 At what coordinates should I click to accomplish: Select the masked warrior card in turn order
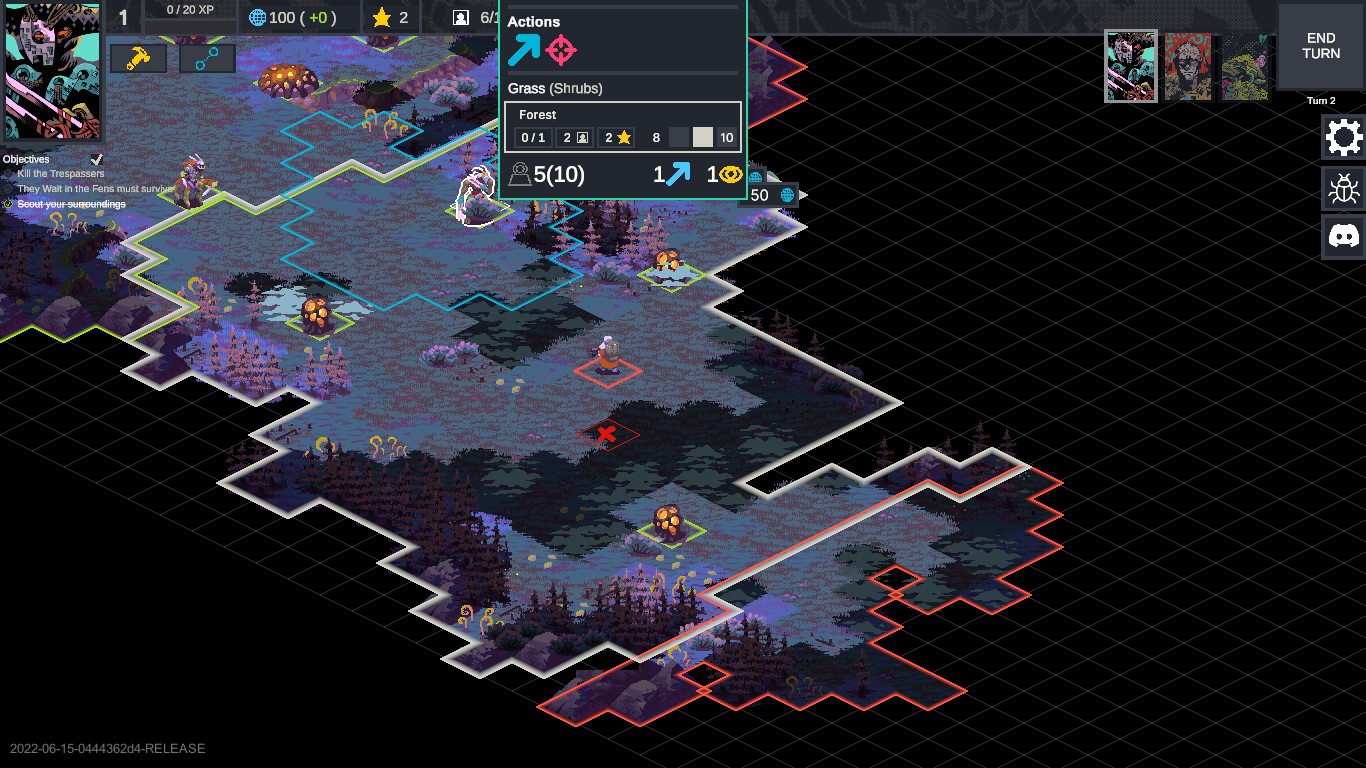coord(1131,66)
